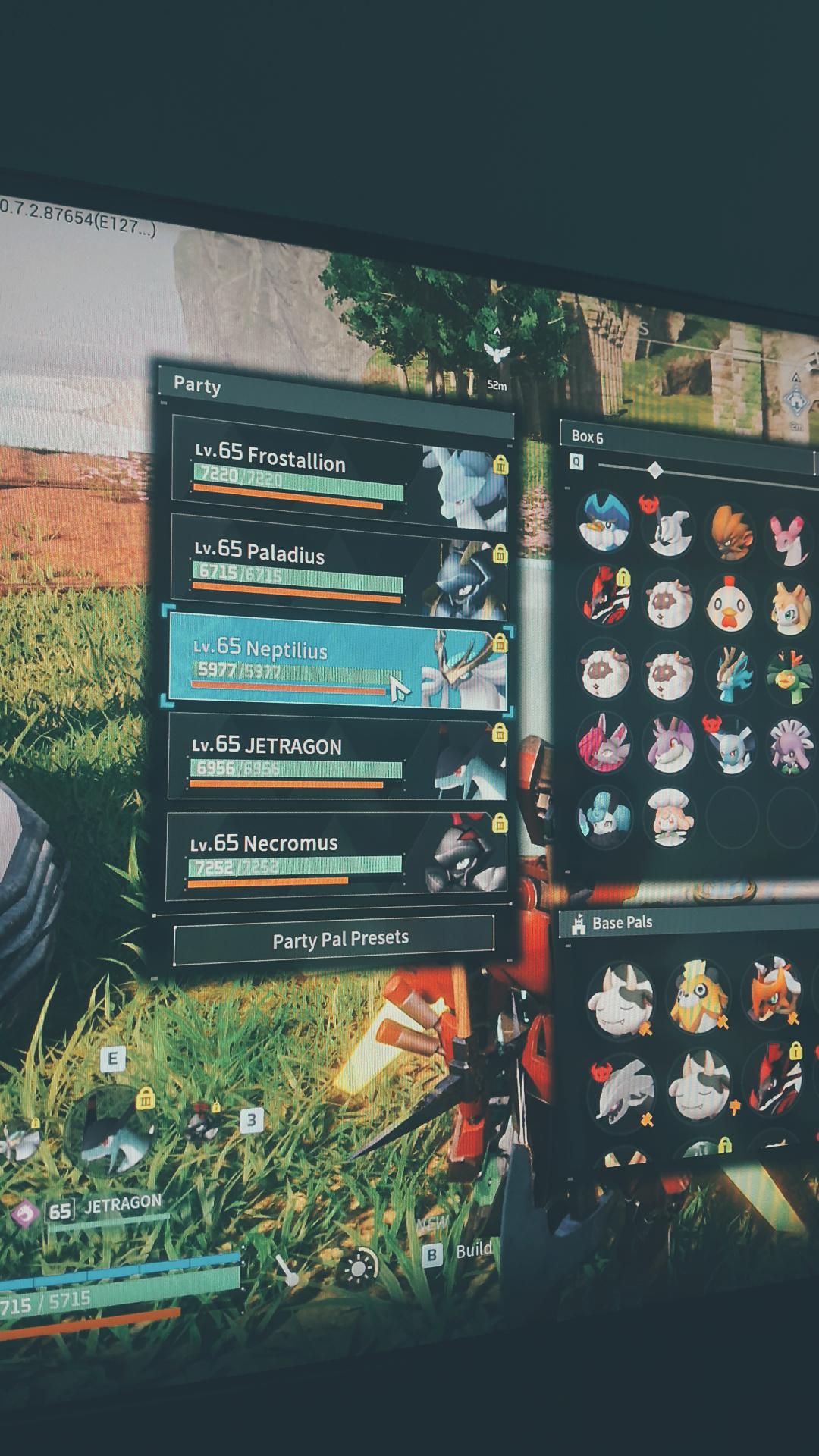This screenshot has height=1456, width=819.
Task: Select the yellow striped tiger base pal
Action: pyautogui.click(x=698, y=996)
